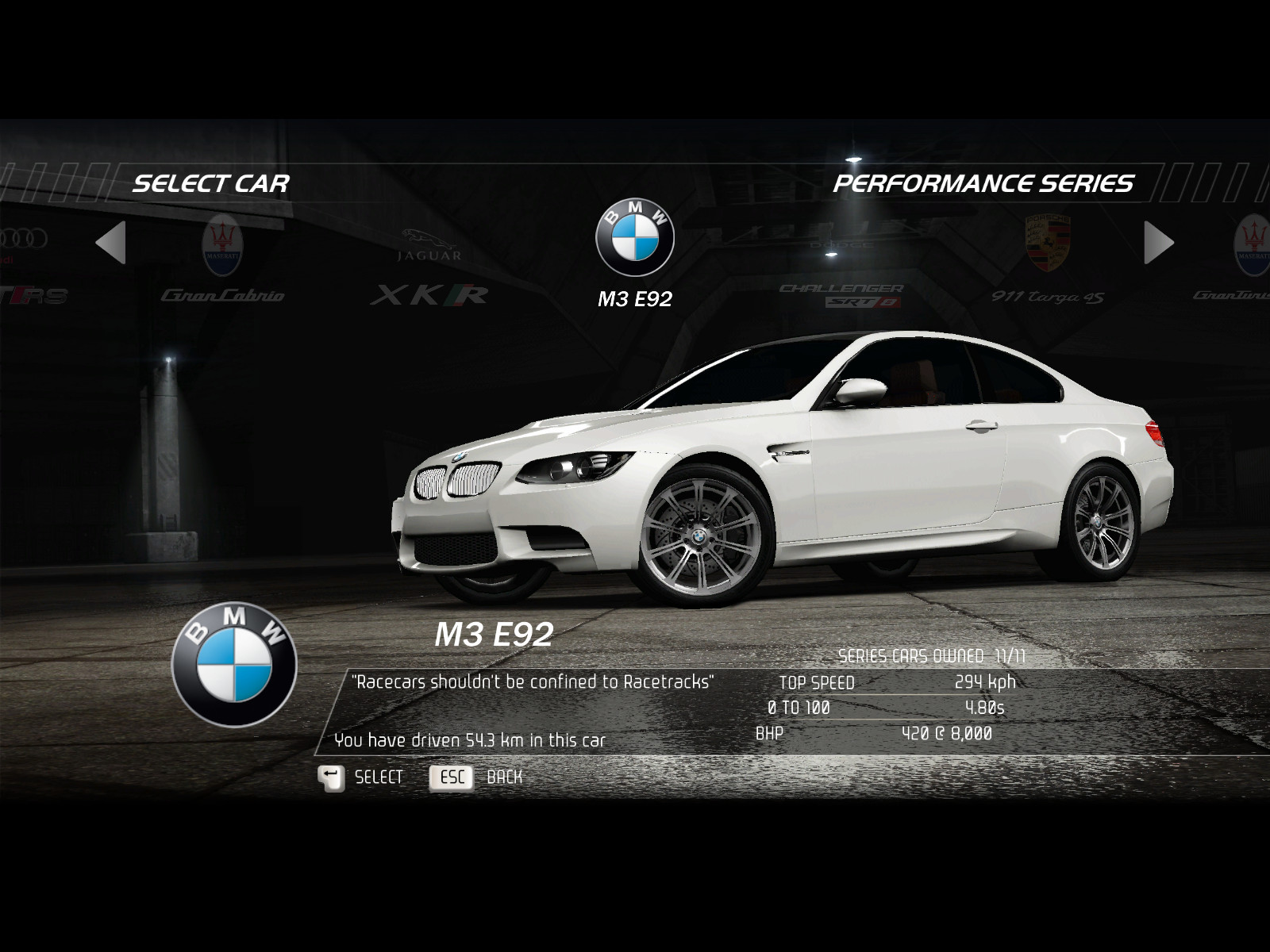Click the right arrow to browse next cars

(1158, 243)
